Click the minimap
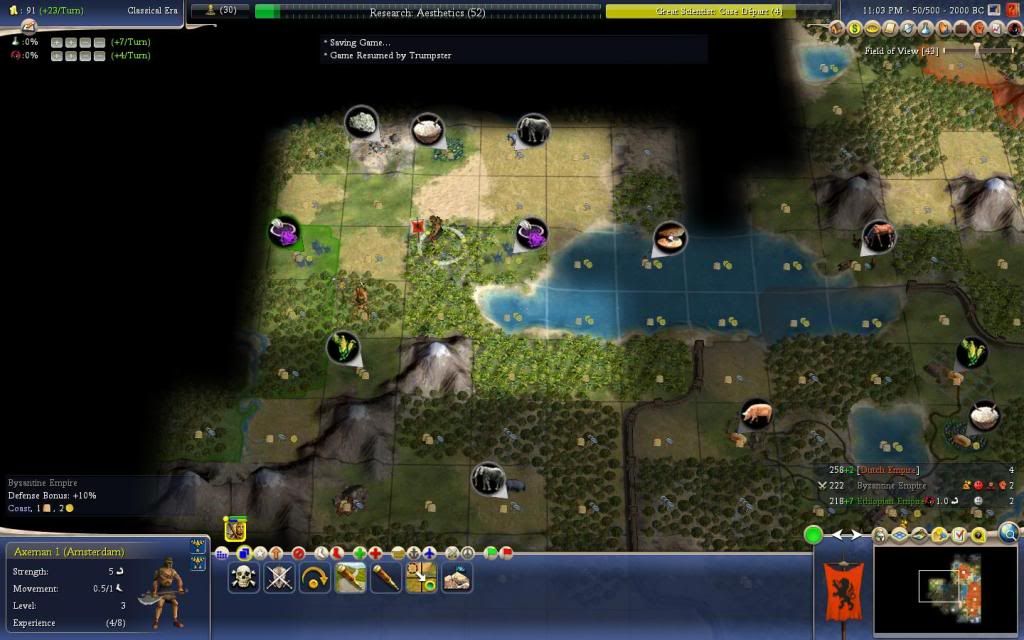The image size is (1024, 640). pyautogui.click(x=945, y=588)
